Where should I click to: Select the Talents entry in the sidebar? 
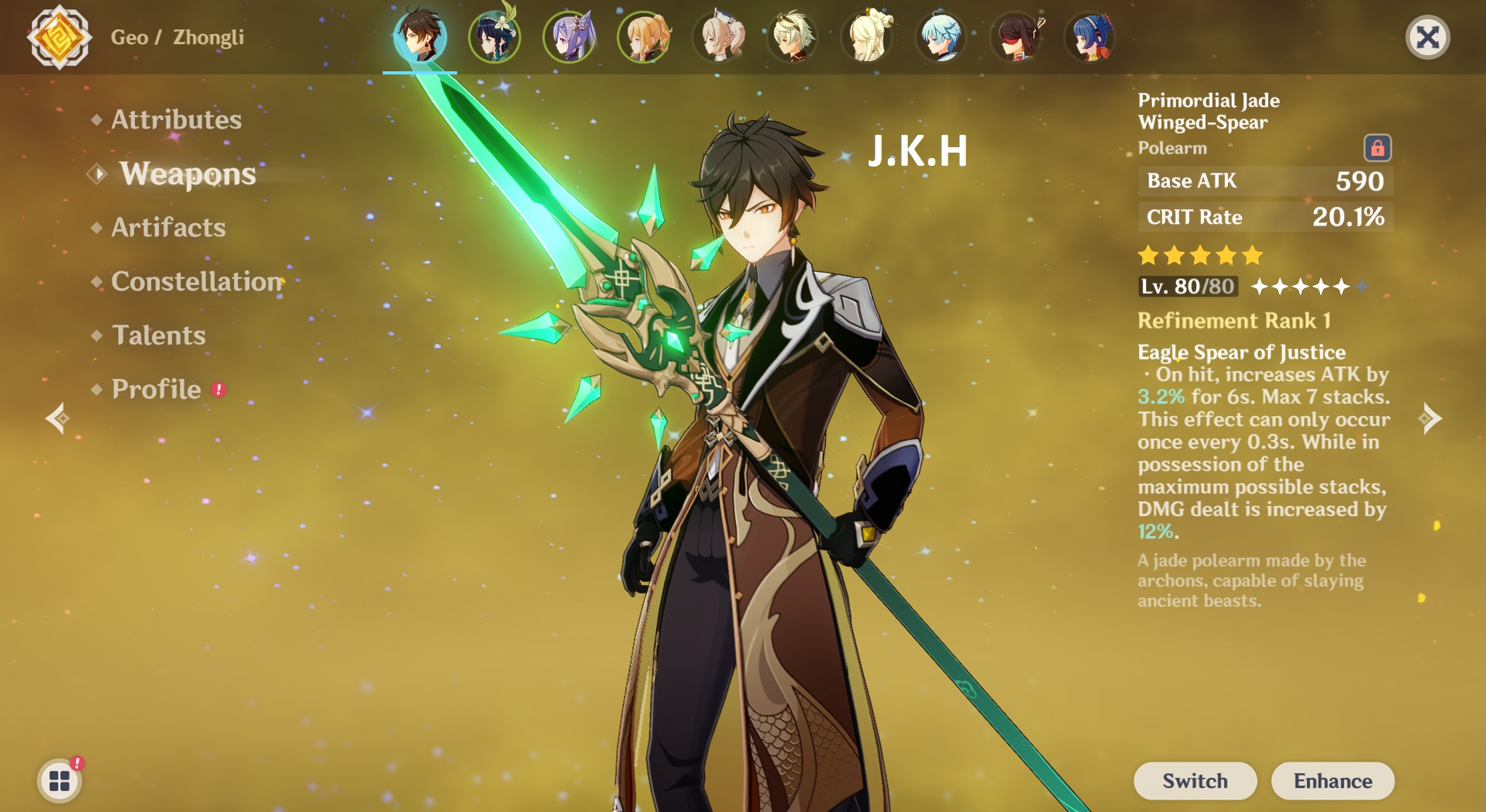coord(158,335)
